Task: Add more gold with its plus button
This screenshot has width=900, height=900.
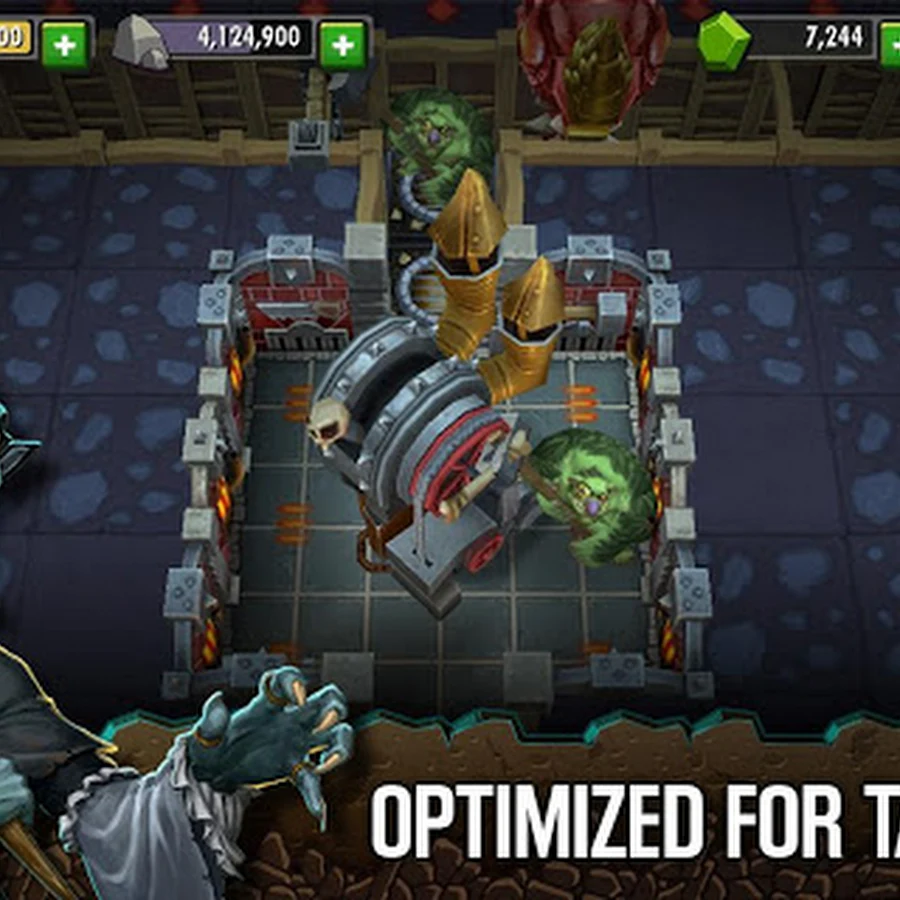Action: pos(65,43)
